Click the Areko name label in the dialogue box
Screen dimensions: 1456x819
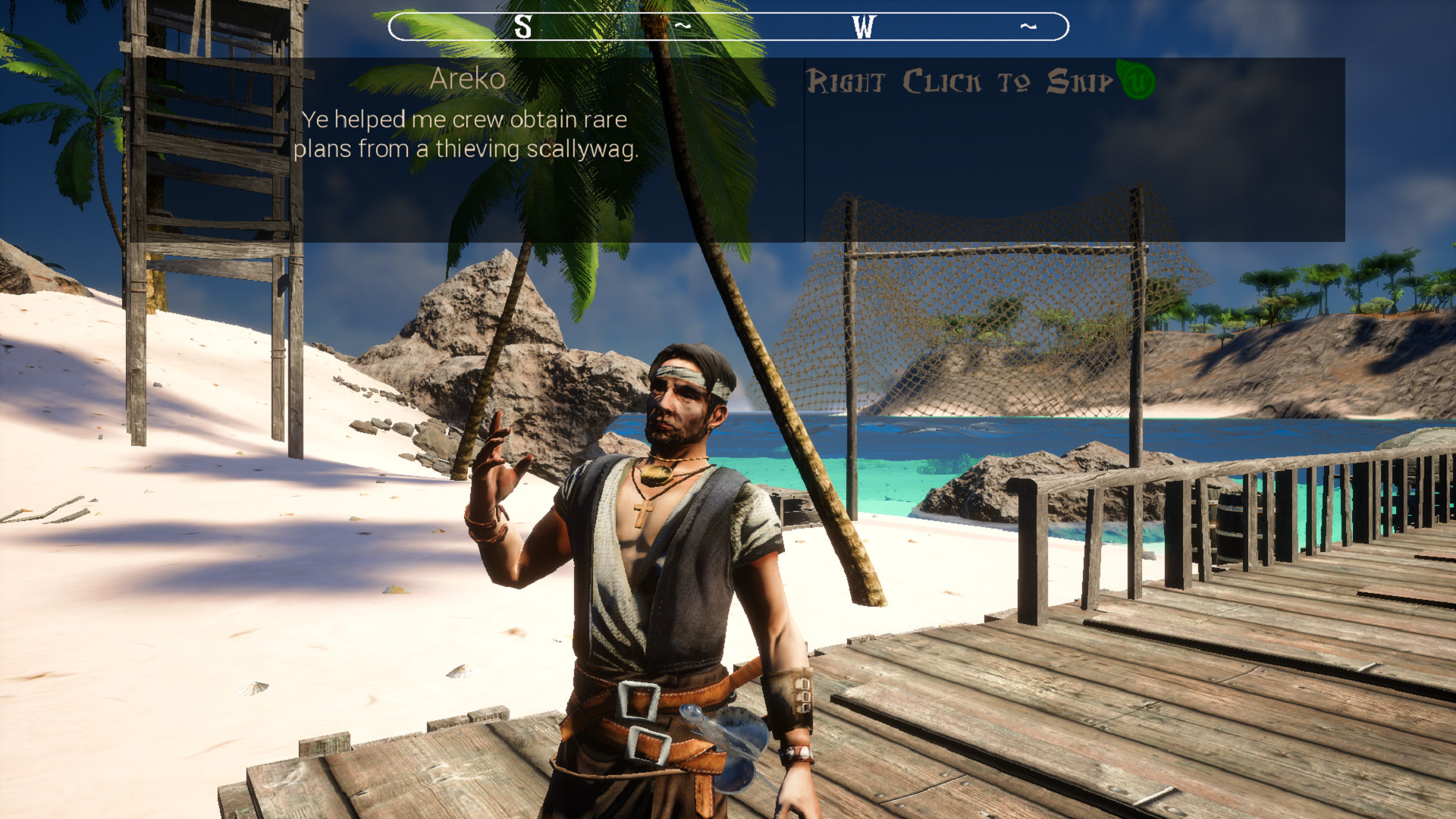[467, 78]
